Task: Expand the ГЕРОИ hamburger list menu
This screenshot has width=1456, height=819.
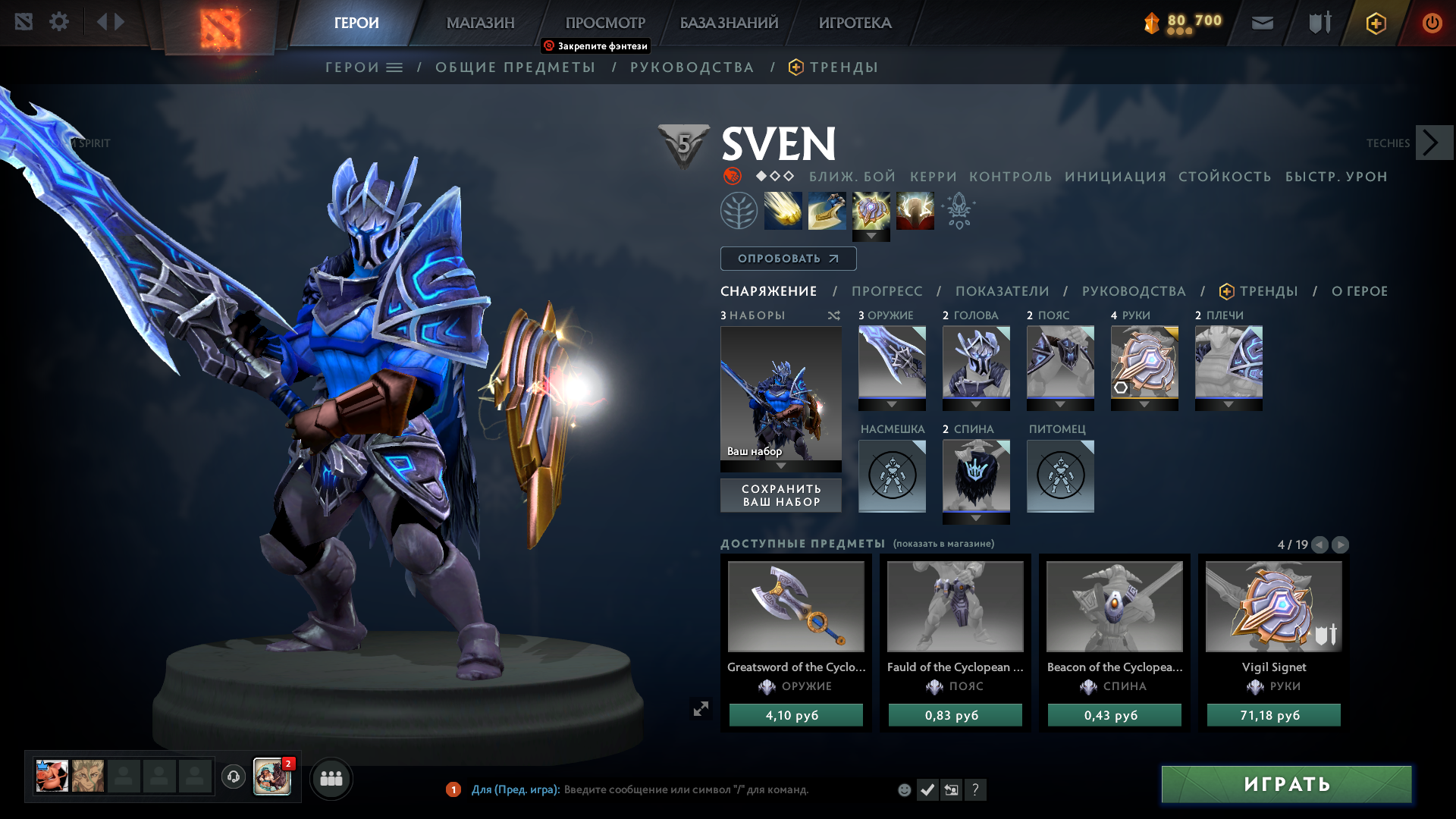Action: click(x=394, y=67)
